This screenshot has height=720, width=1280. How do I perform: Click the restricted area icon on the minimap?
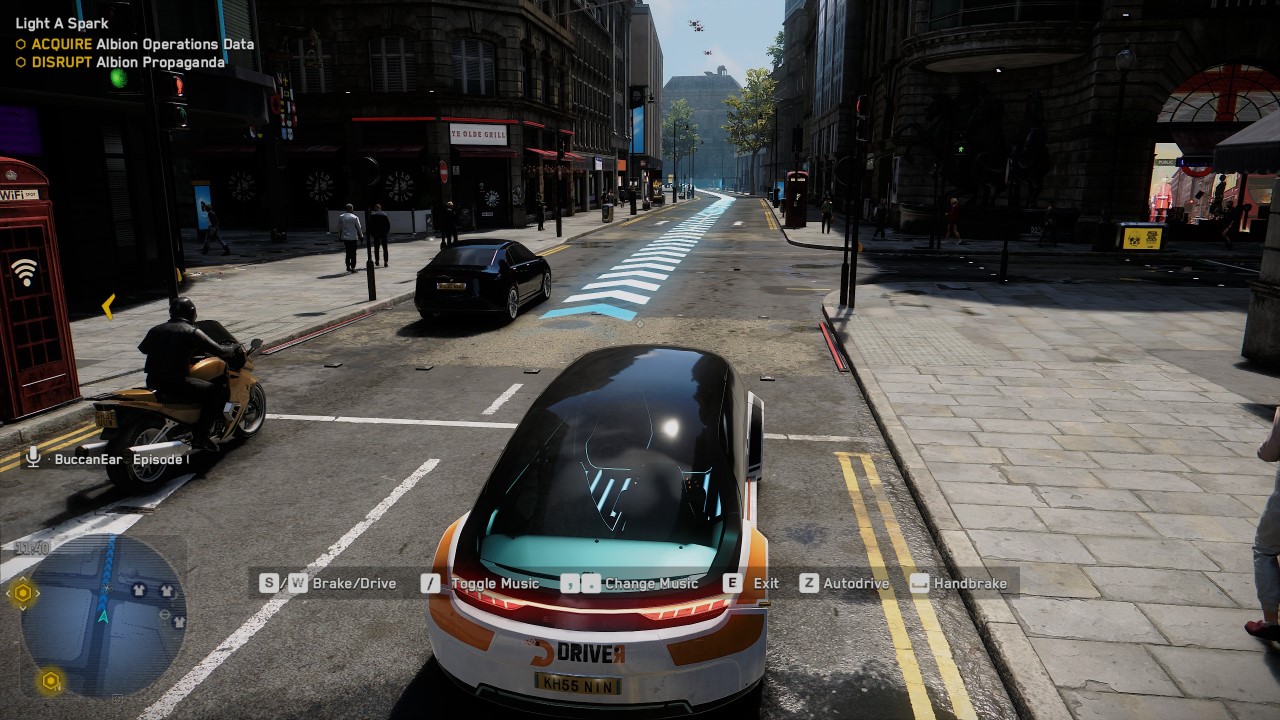click(165, 614)
